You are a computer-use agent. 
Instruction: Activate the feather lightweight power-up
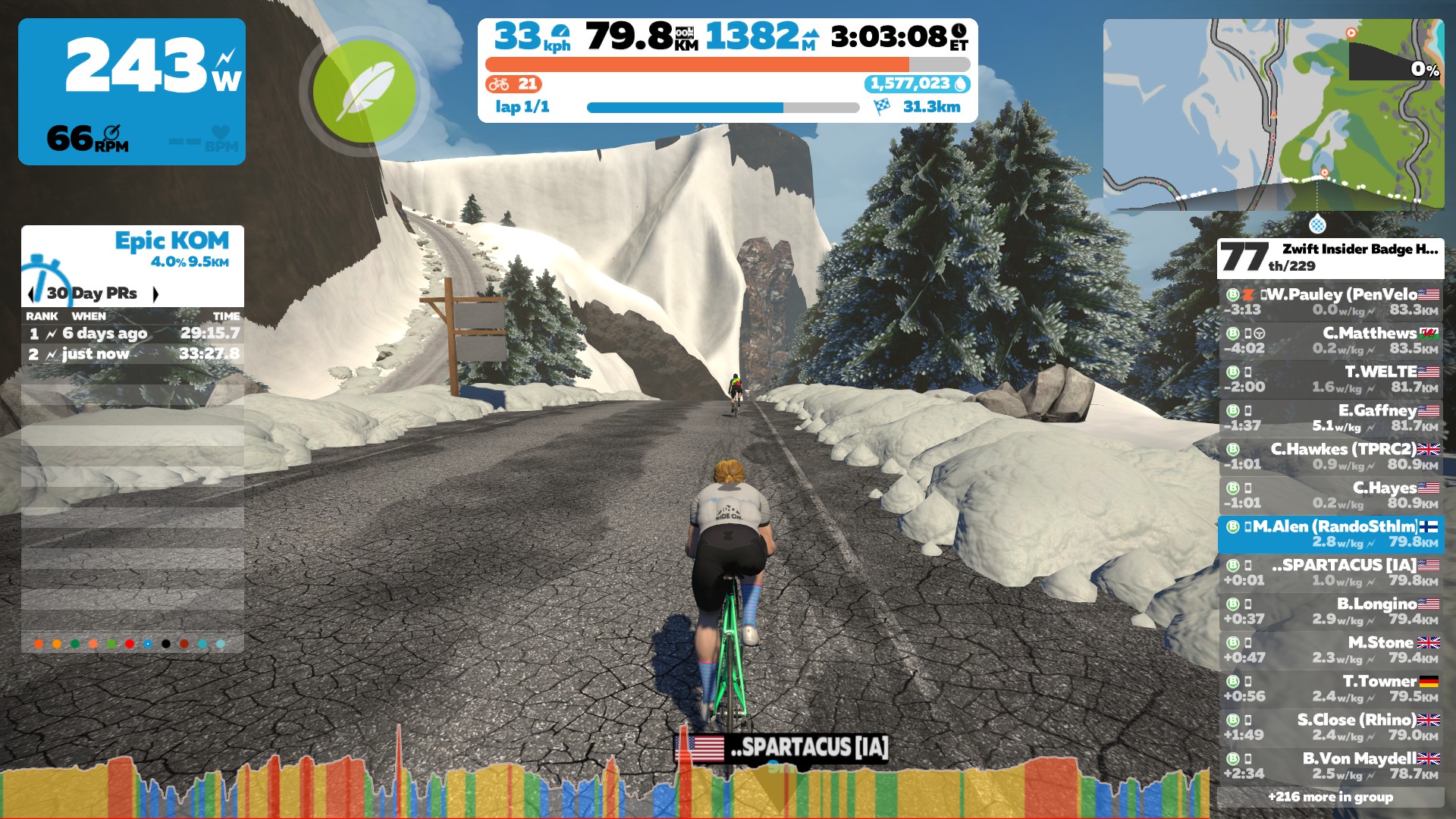364,91
